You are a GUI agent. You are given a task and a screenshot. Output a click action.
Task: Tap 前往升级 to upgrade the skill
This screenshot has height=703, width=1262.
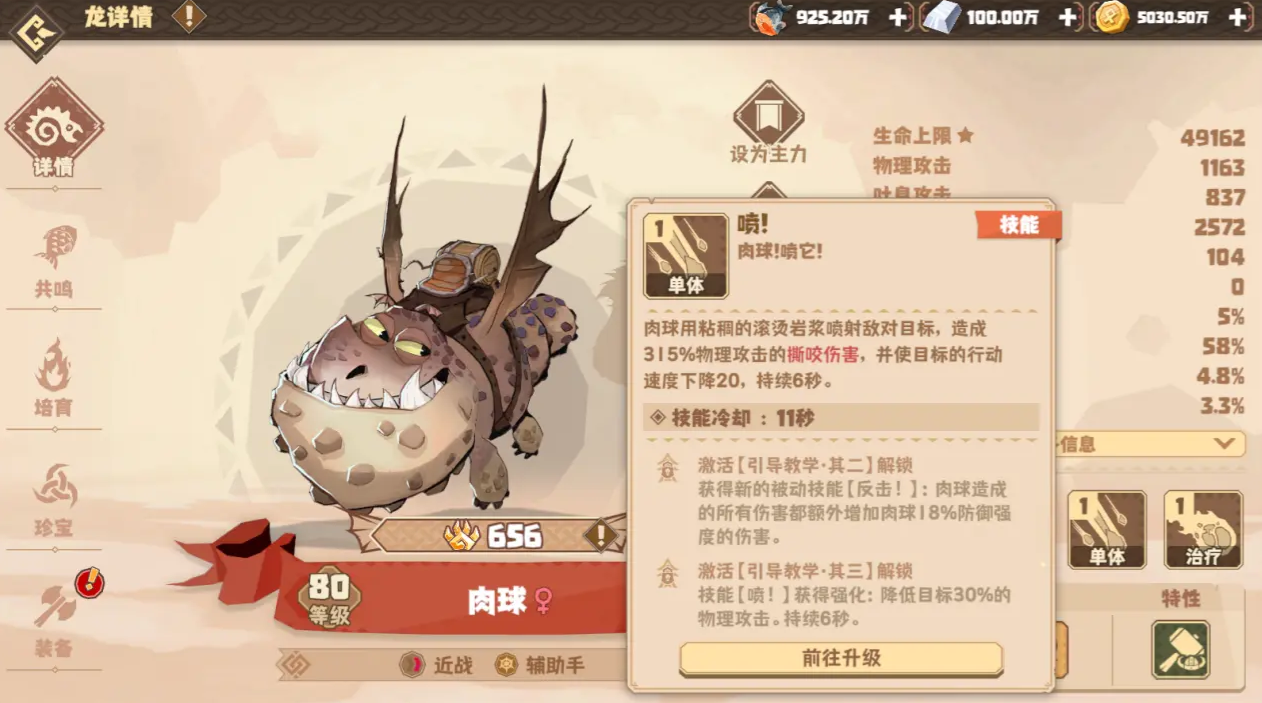840,658
